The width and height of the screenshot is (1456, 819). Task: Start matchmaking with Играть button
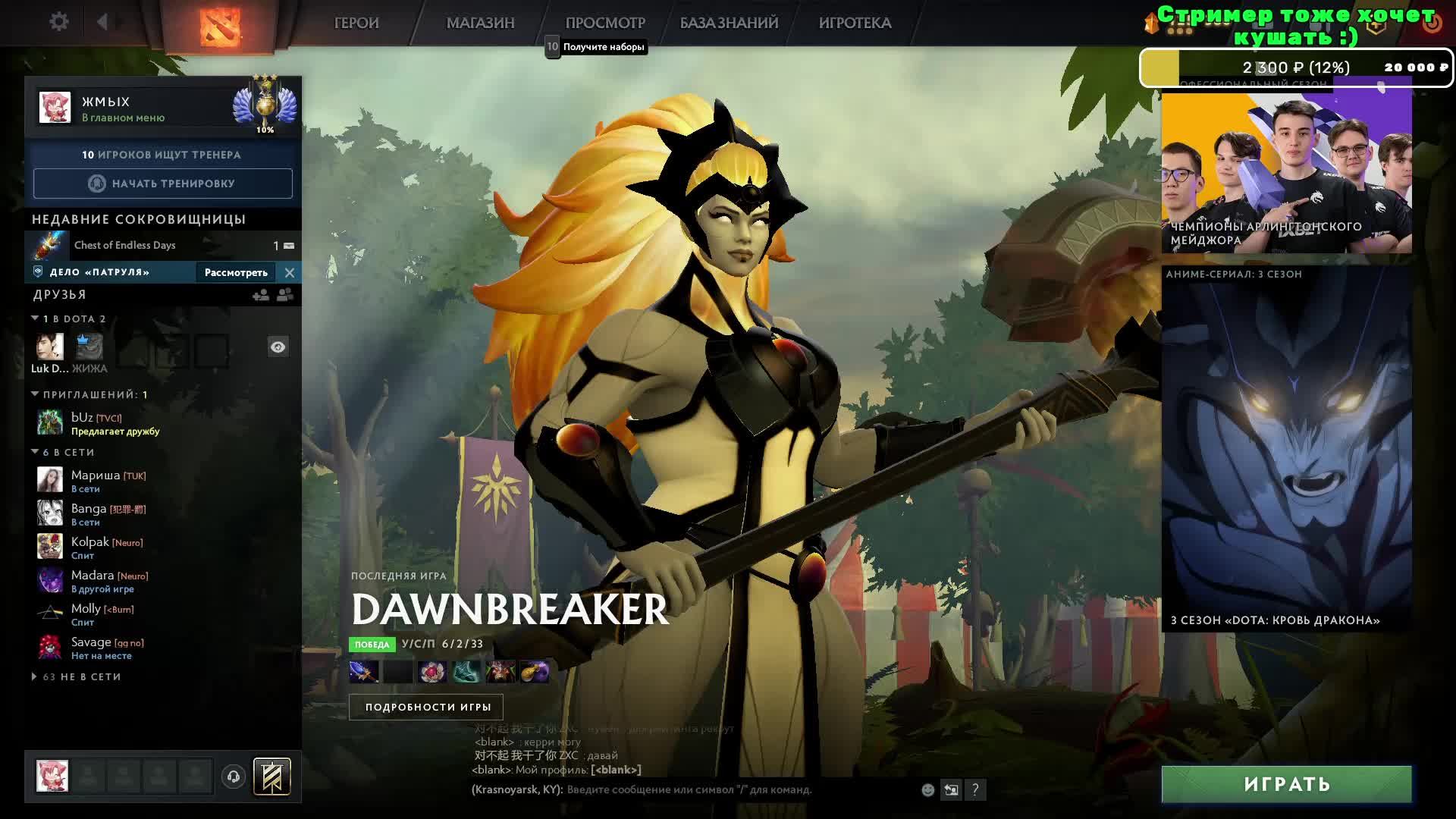[1286, 784]
